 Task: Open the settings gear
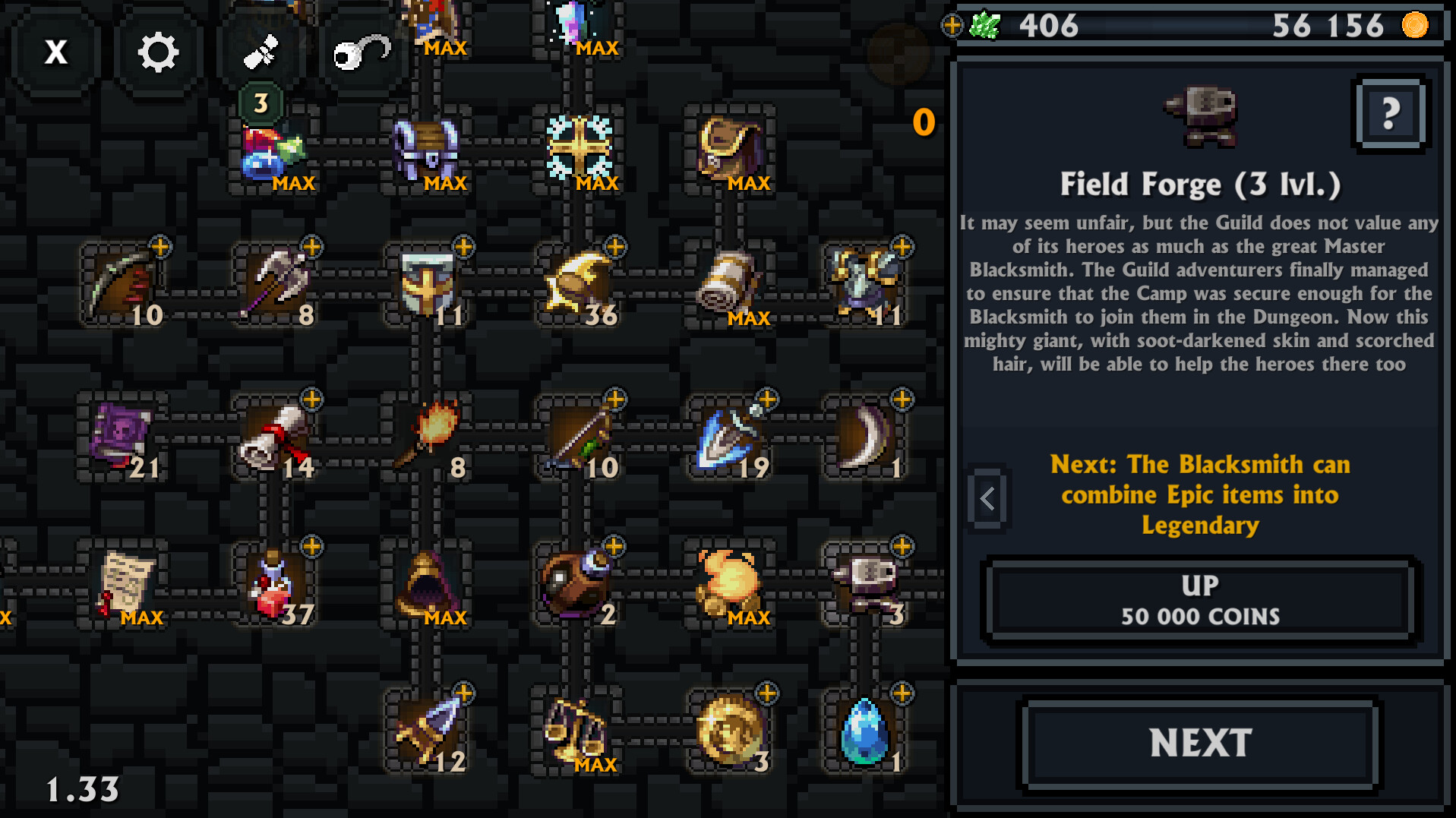(156, 51)
